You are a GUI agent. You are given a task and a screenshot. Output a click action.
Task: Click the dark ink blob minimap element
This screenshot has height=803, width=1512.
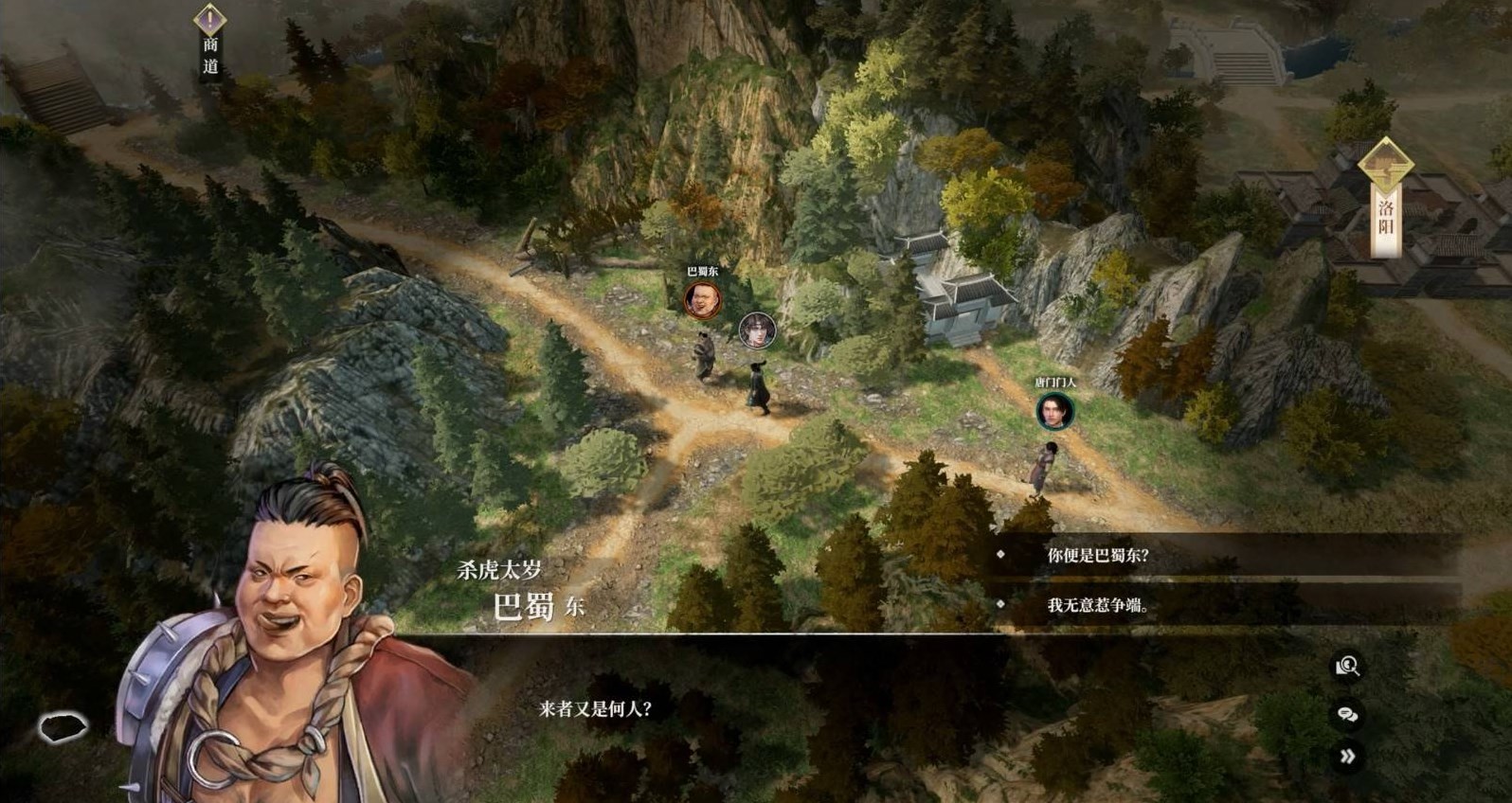[63, 729]
